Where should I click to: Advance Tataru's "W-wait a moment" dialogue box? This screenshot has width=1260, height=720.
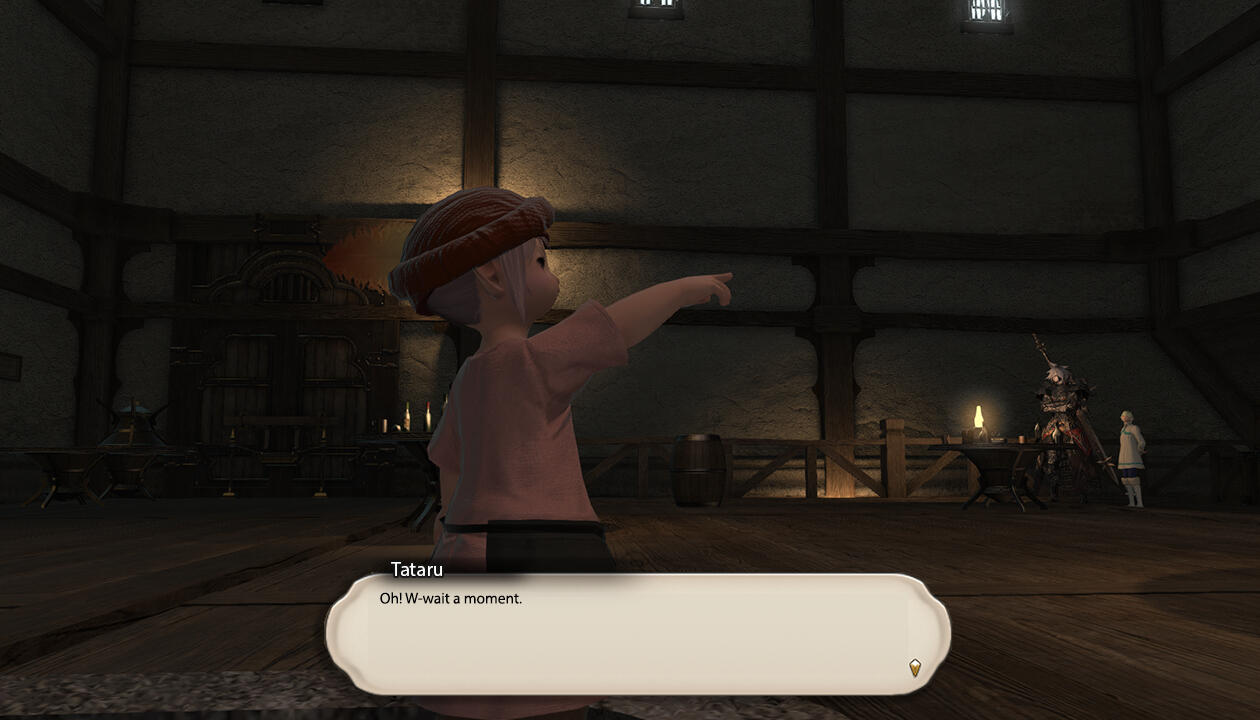637,633
